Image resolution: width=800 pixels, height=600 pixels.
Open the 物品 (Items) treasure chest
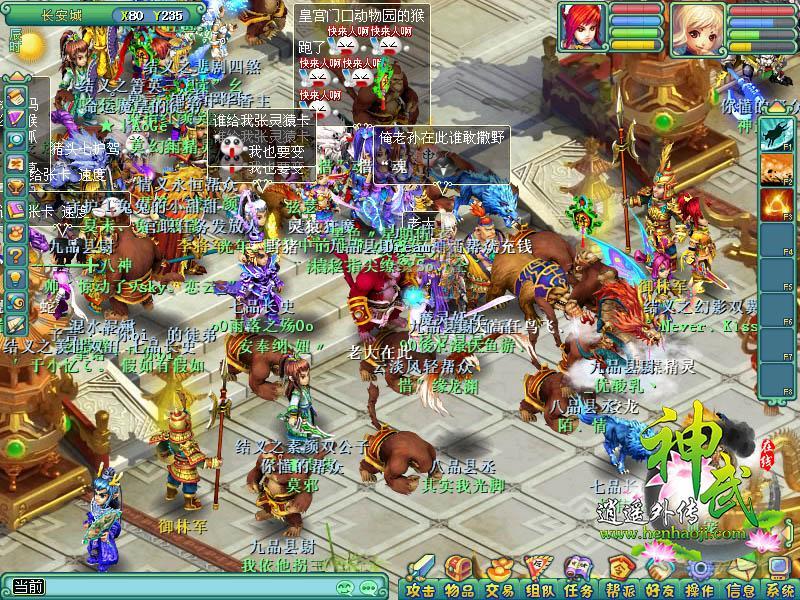point(459,588)
